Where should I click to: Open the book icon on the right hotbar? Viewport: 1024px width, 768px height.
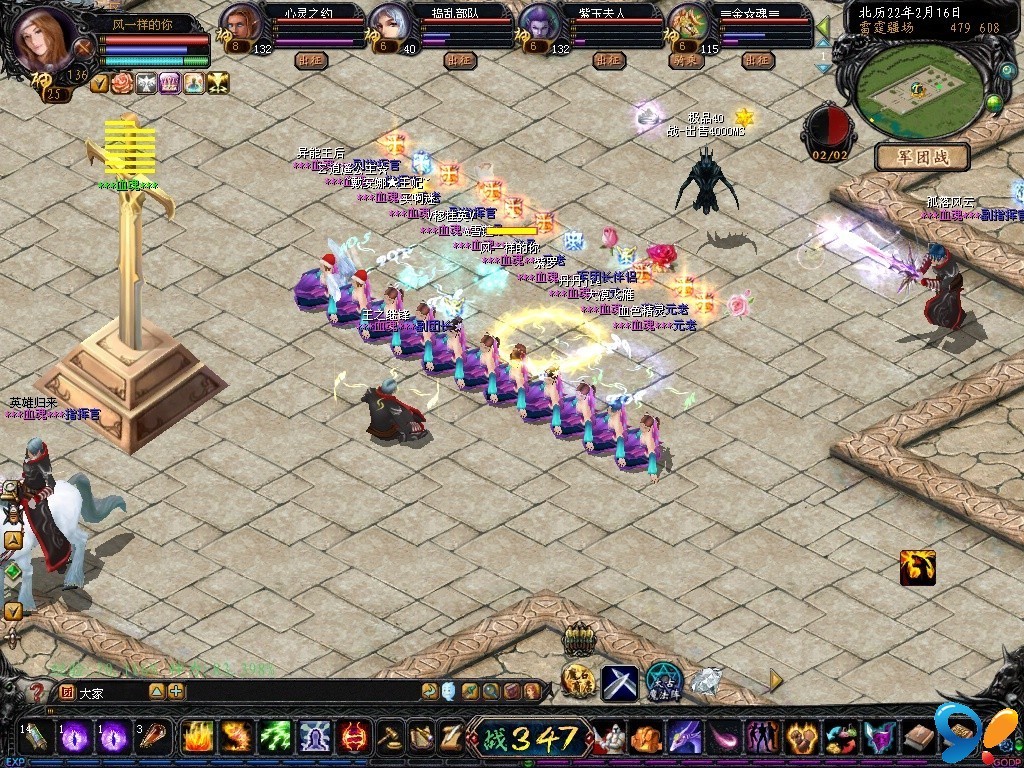coord(918,738)
